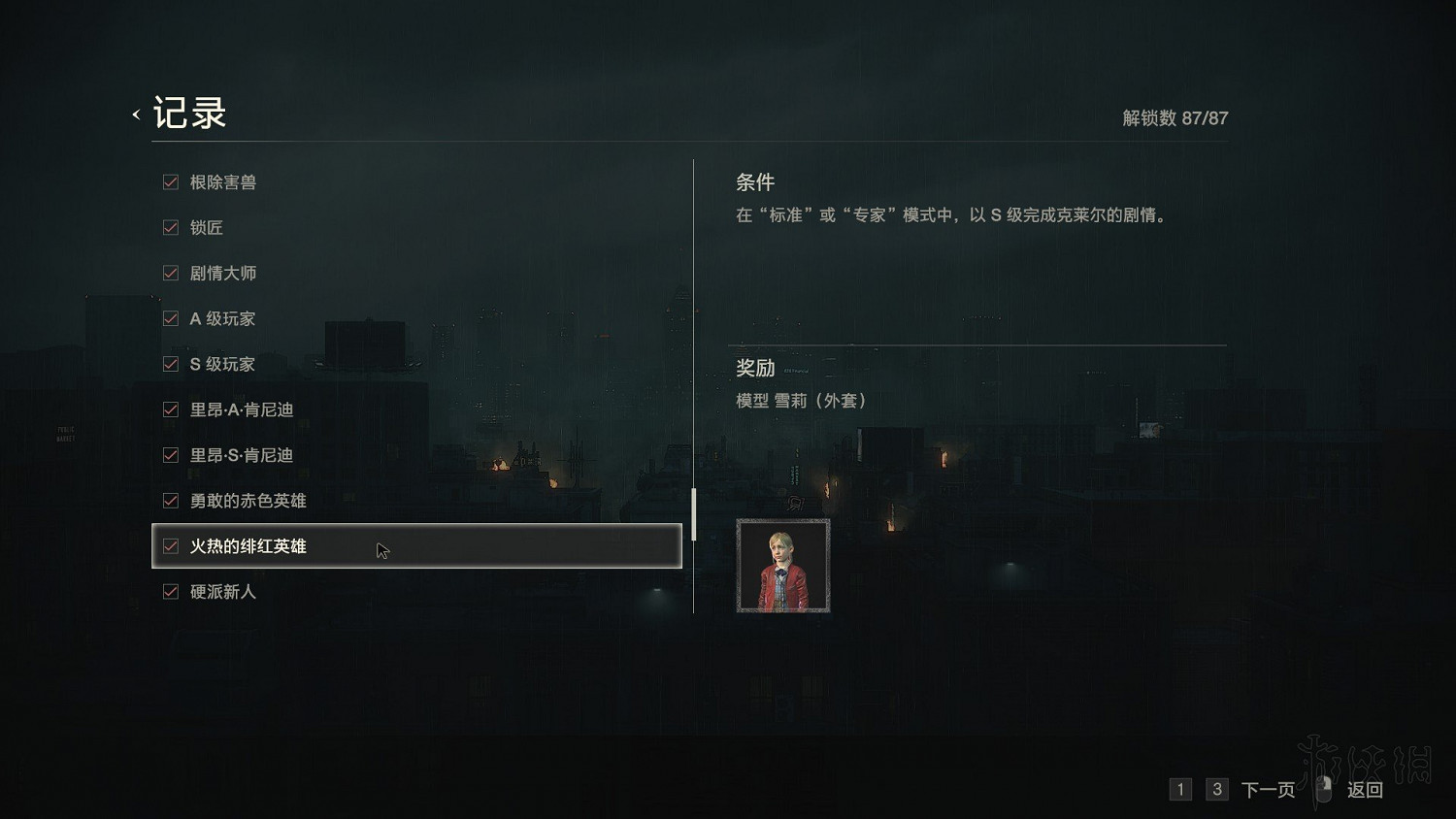Image resolution: width=1456 pixels, height=819 pixels.
Task: Toggle the checkbox for S 级玩家
Action: click(x=171, y=364)
